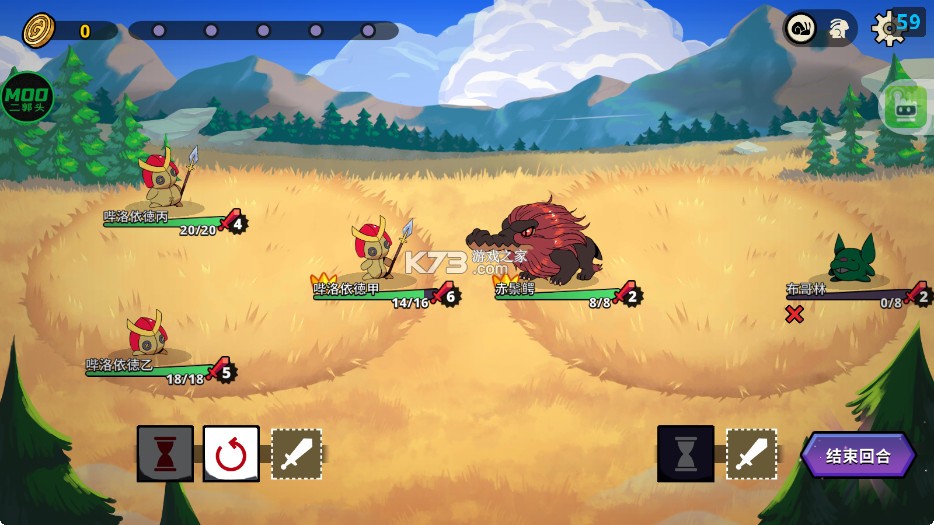The height and width of the screenshot is (525, 934).
Task: Choose the red hourglass wait action
Action: click(x=165, y=454)
